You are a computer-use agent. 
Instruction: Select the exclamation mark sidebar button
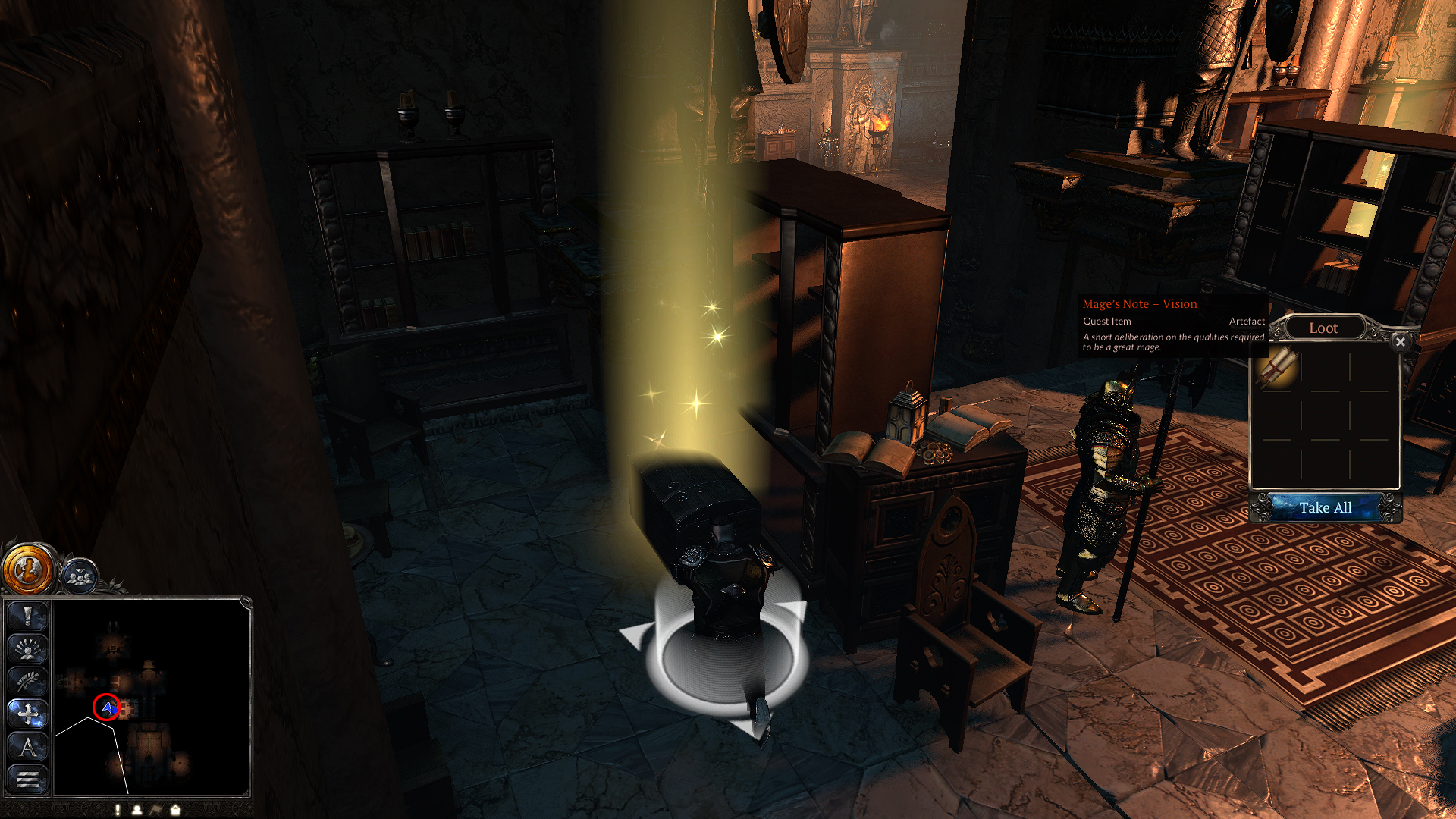click(x=28, y=617)
